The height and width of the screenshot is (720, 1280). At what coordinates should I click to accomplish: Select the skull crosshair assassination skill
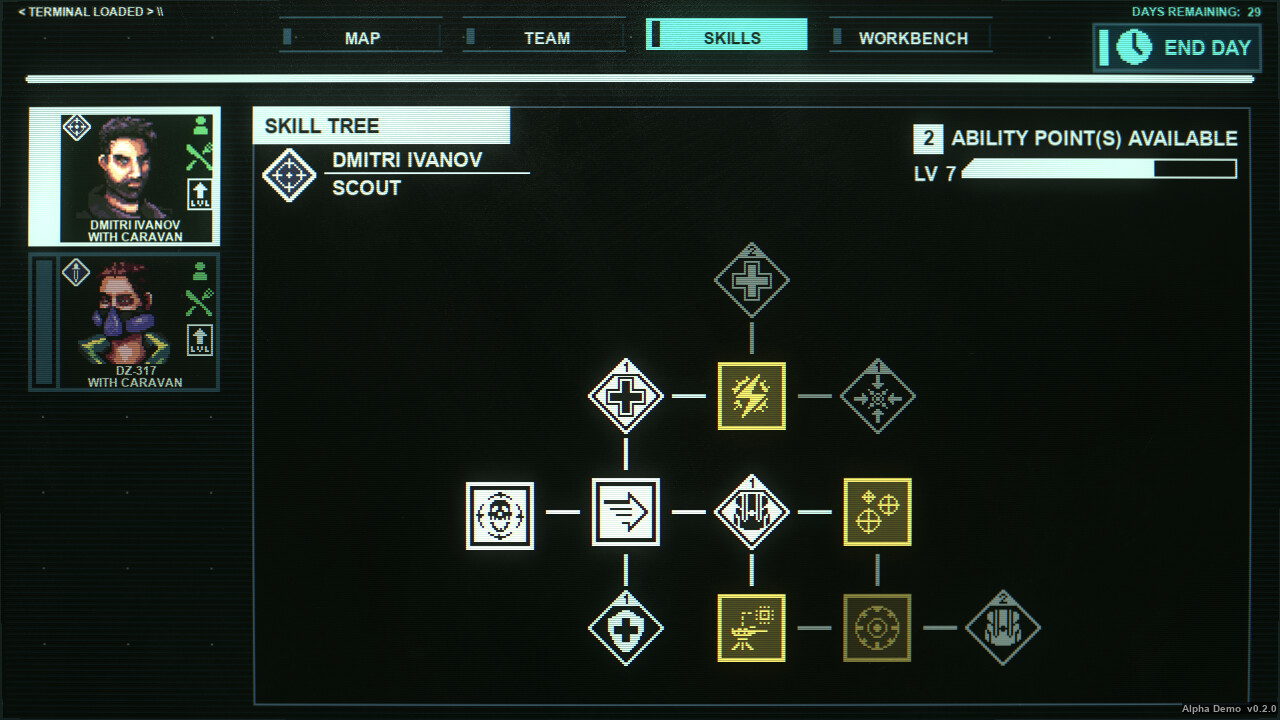[500, 513]
